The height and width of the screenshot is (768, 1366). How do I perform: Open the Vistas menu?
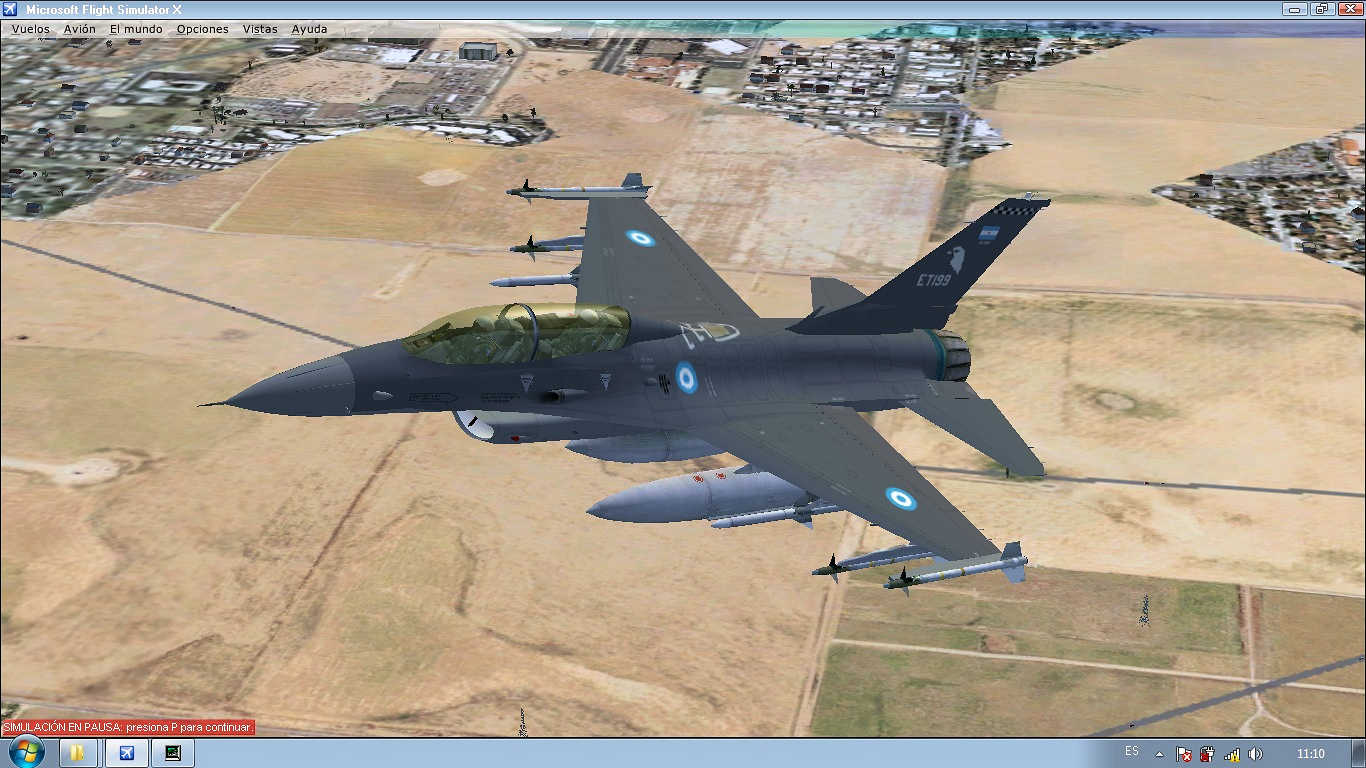coord(260,29)
